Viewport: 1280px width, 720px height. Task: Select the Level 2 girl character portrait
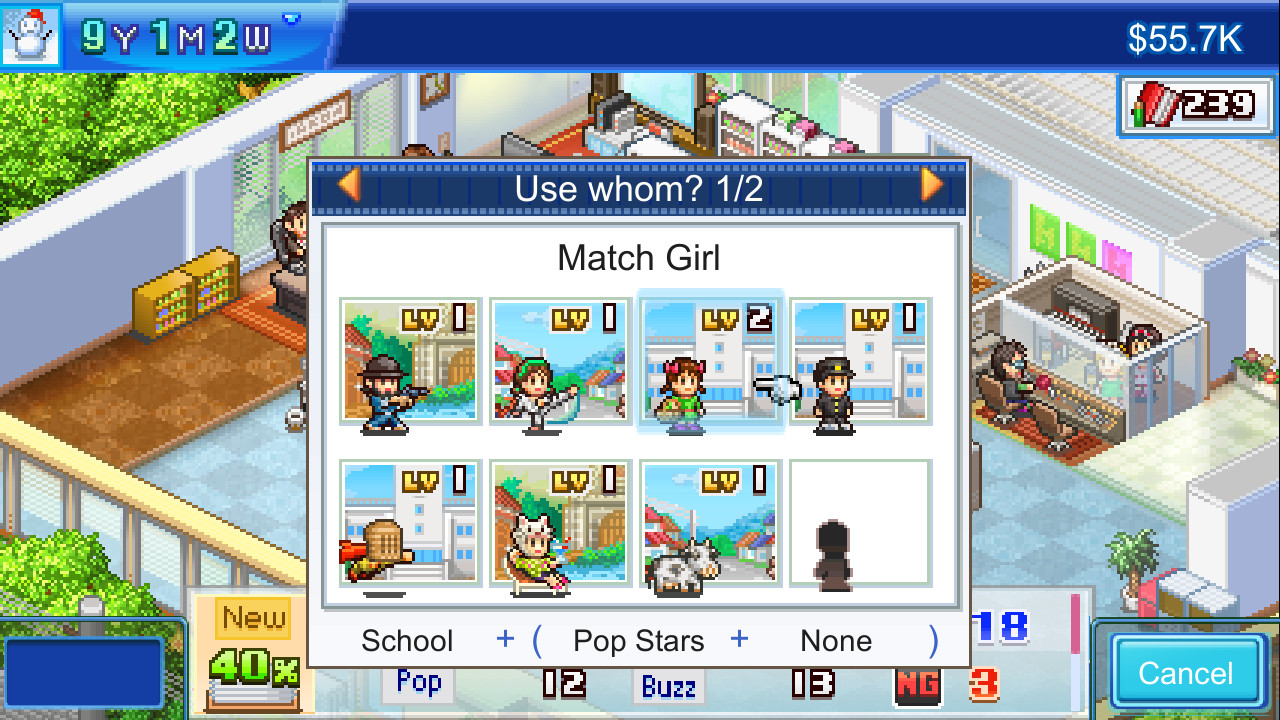coord(710,365)
